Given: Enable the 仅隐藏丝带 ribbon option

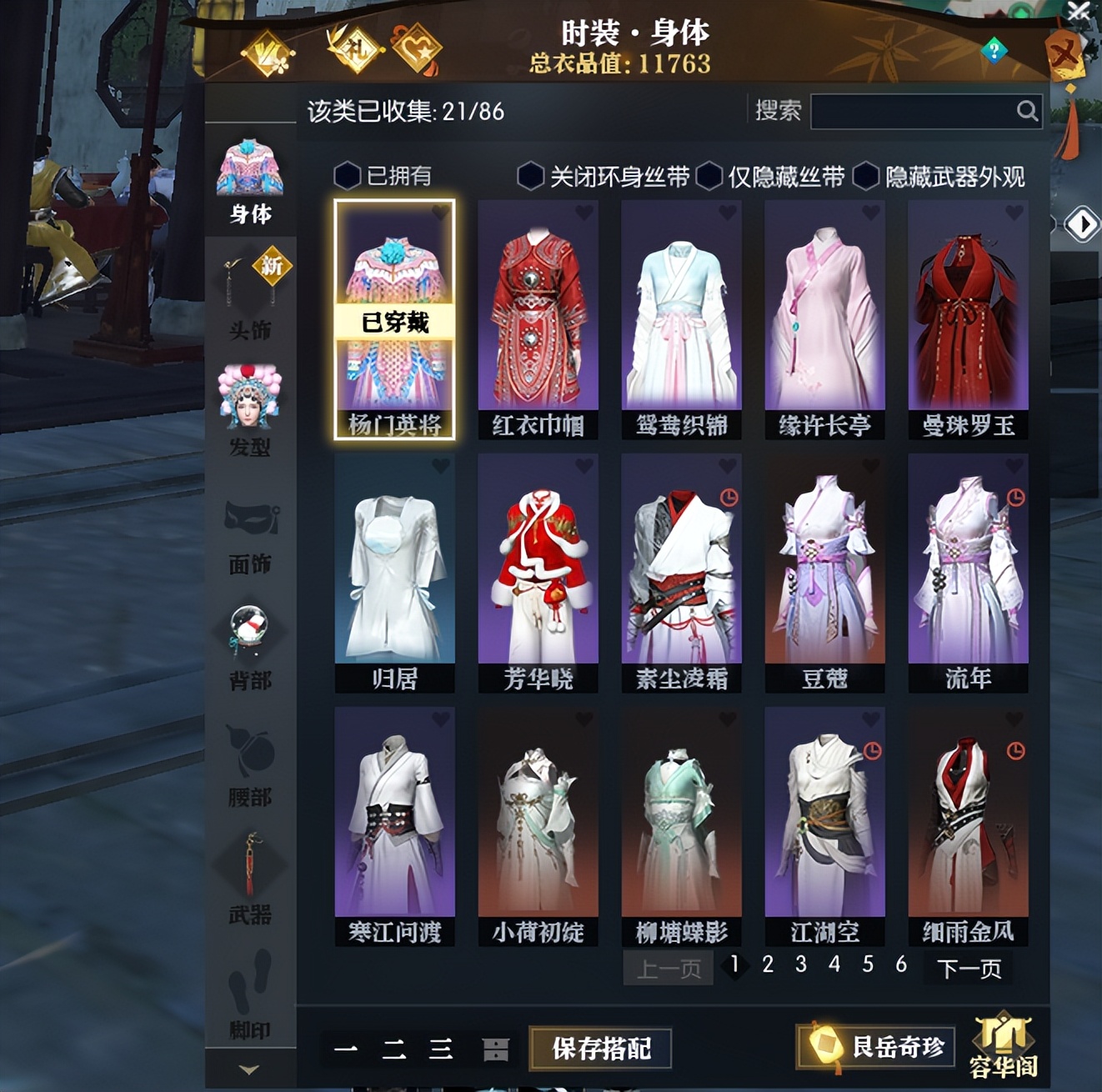Looking at the screenshot, I should click(709, 176).
